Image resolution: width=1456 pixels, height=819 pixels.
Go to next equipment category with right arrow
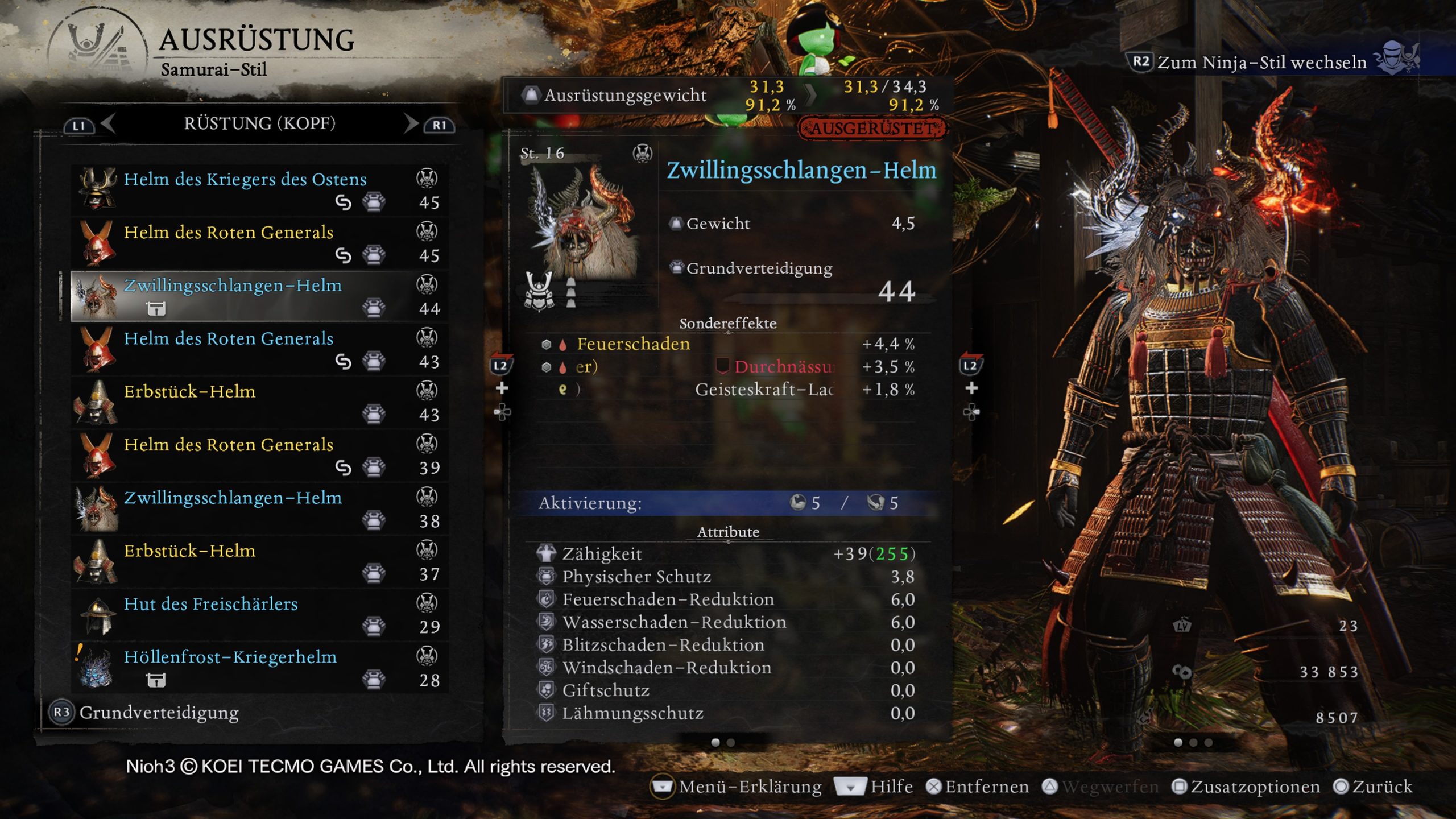(x=411, y=123)
